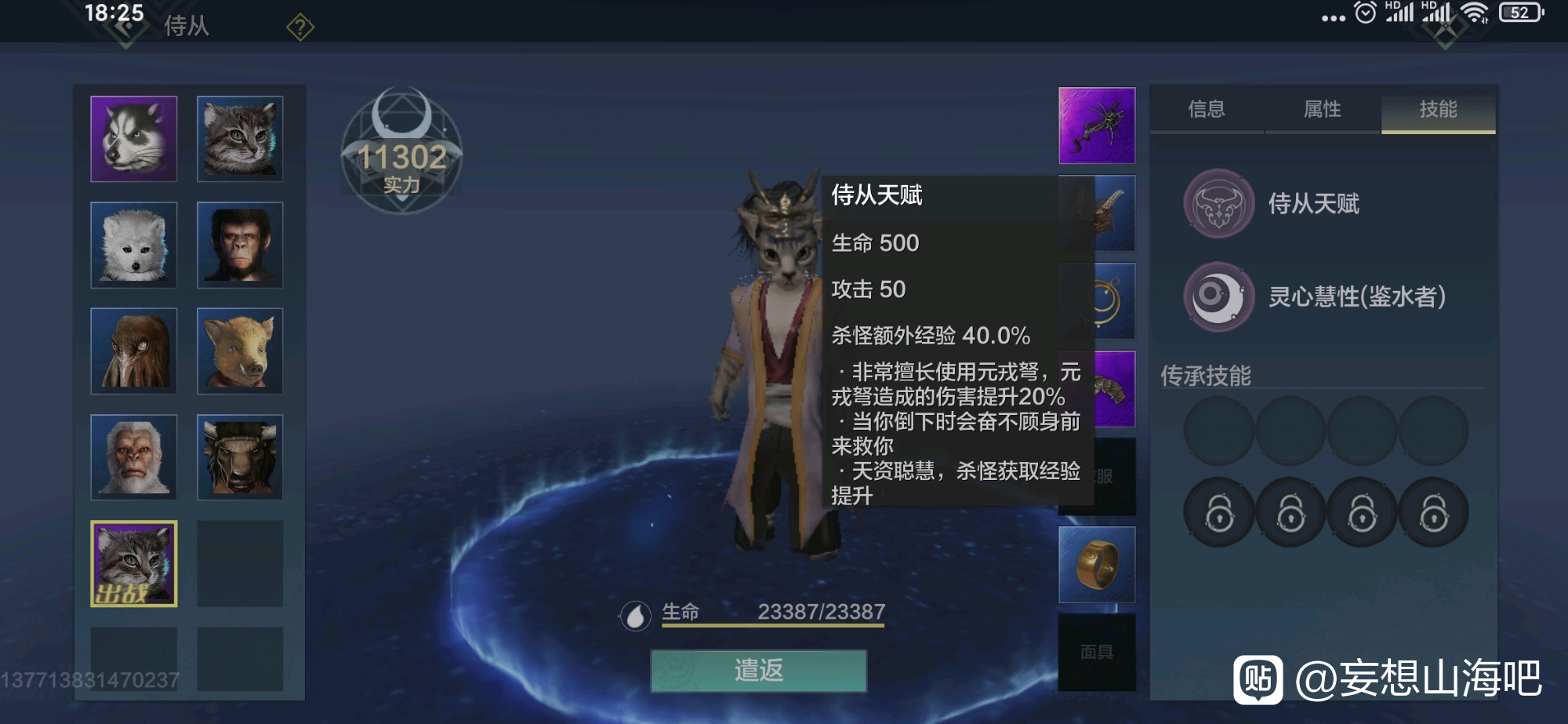Open the 属性 tab

click(1322, 109)
